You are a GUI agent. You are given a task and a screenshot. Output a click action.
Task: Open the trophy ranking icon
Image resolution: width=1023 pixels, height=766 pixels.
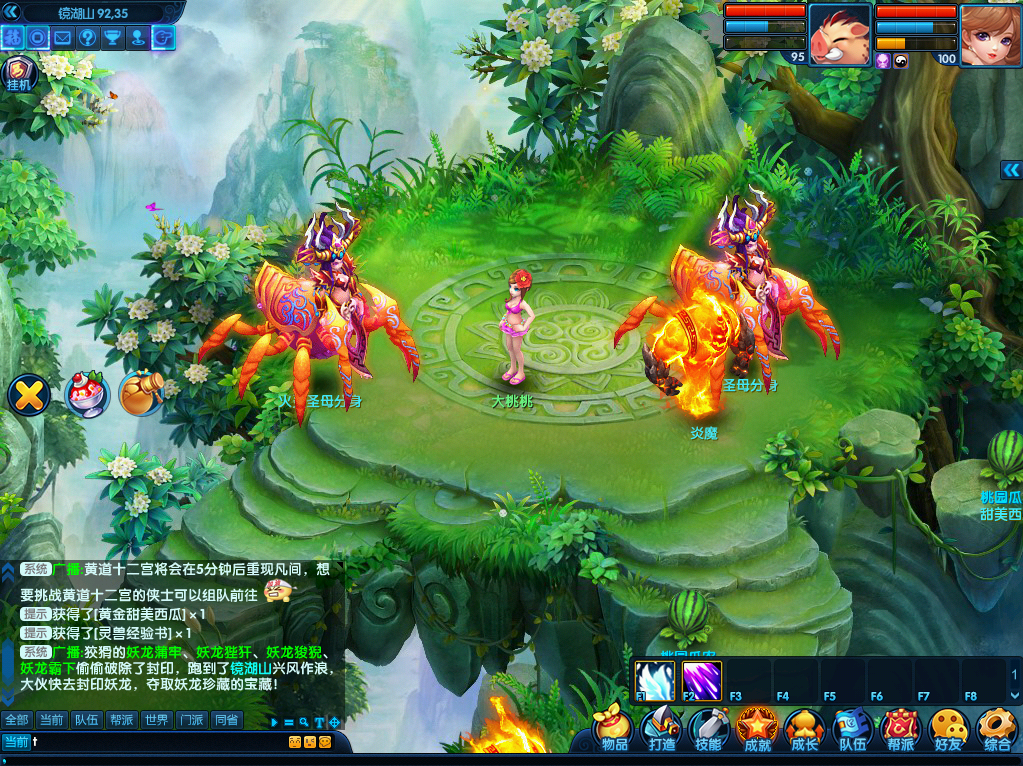(x=112, y=38)
